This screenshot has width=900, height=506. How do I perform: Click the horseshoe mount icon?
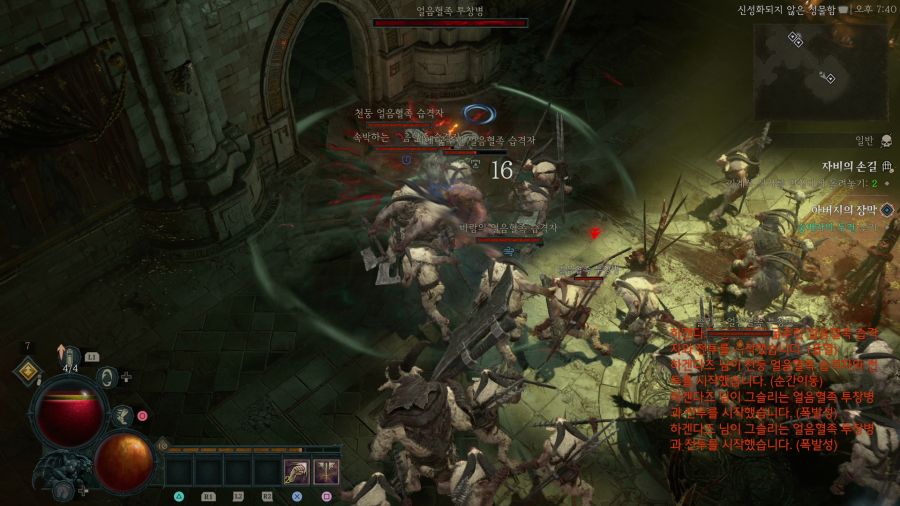(63, 490)
